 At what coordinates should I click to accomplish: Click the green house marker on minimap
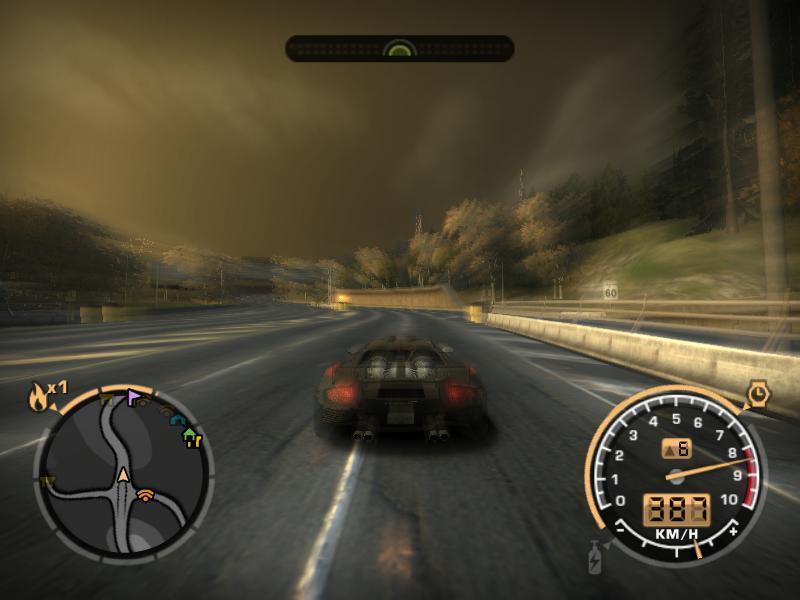tap(191, 438)
